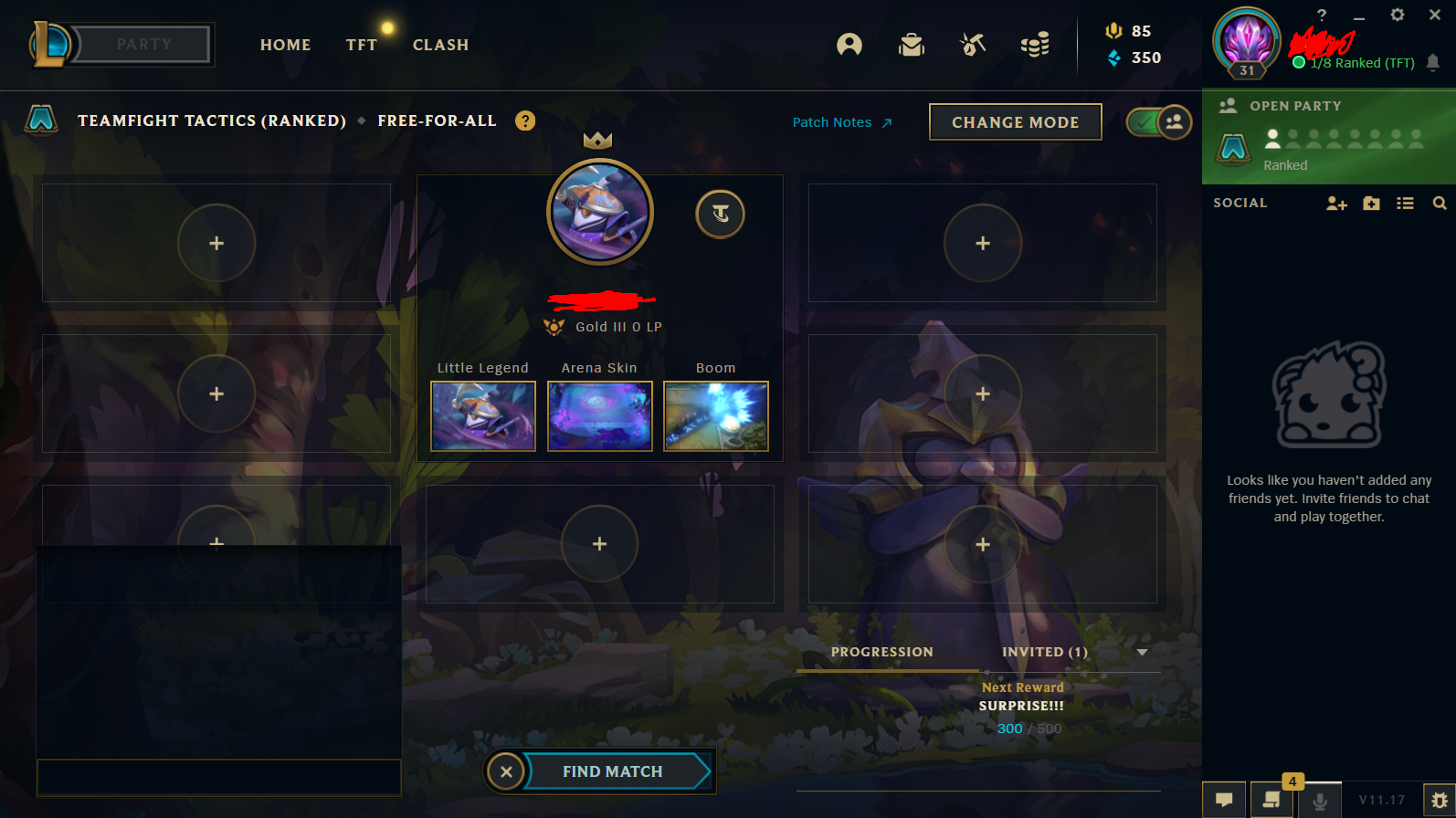Search friends with the magnifier icon
1456x818 pixels.
[1440, 204]
